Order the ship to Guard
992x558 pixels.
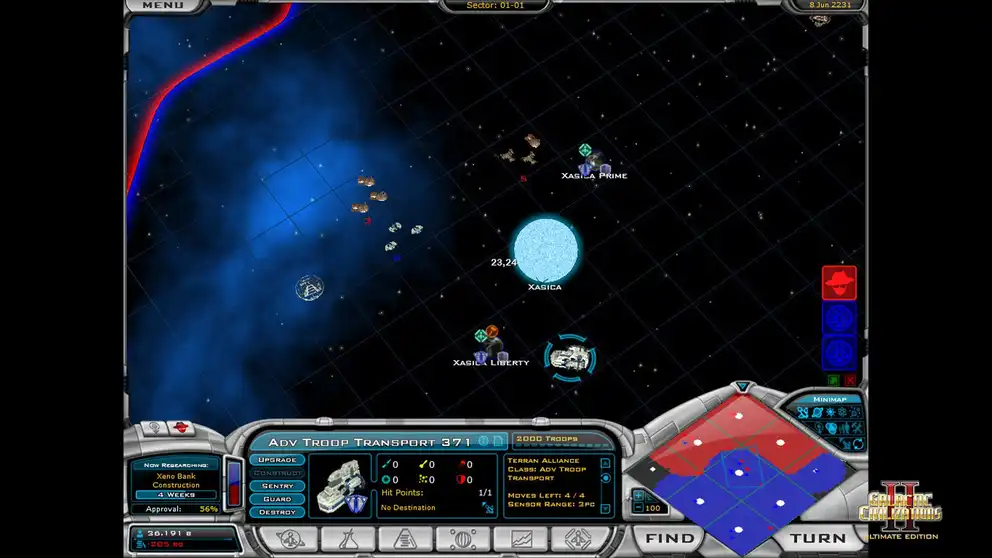277,499
